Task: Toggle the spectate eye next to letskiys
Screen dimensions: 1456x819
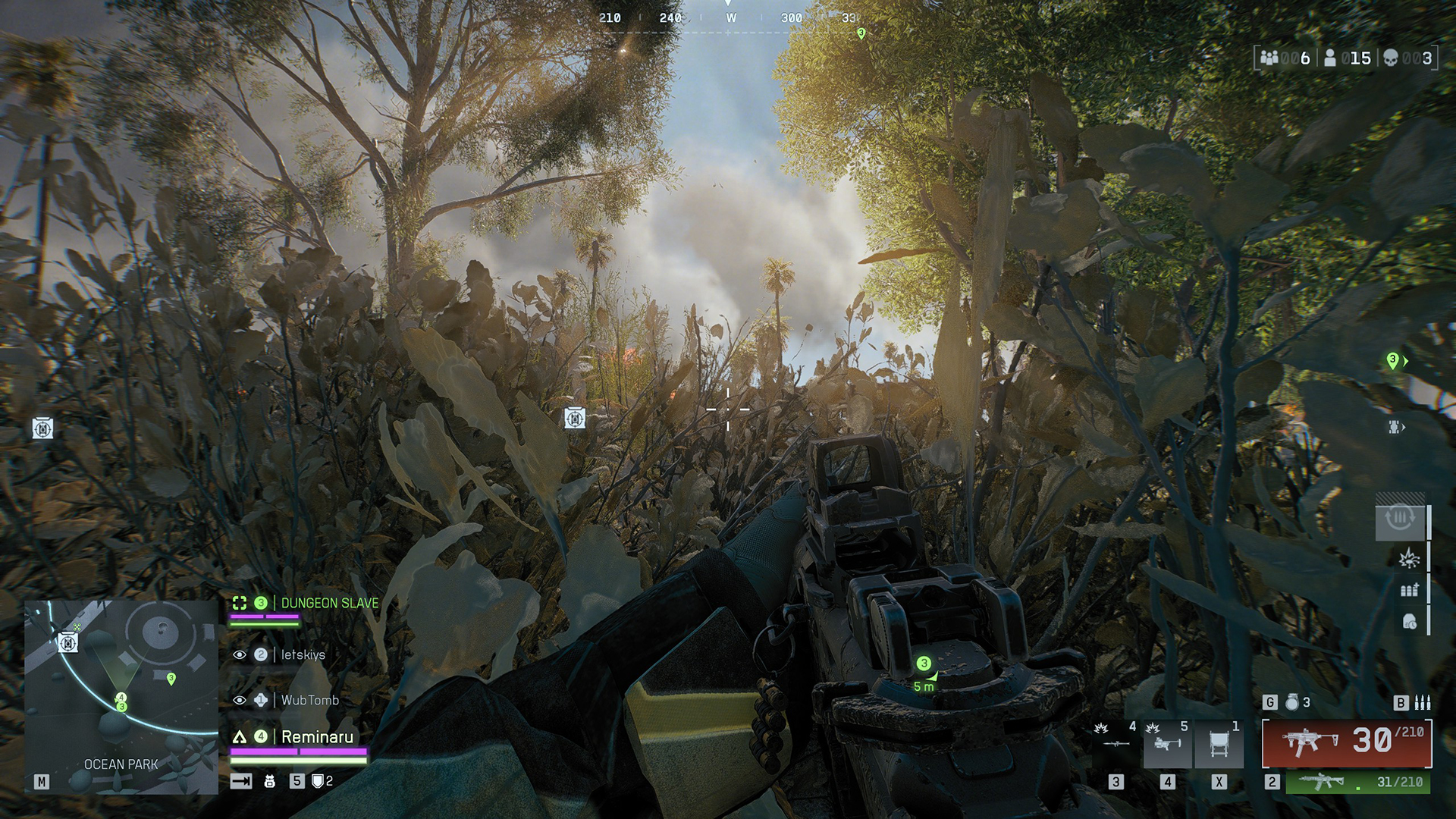Action: tap(240, 653)
